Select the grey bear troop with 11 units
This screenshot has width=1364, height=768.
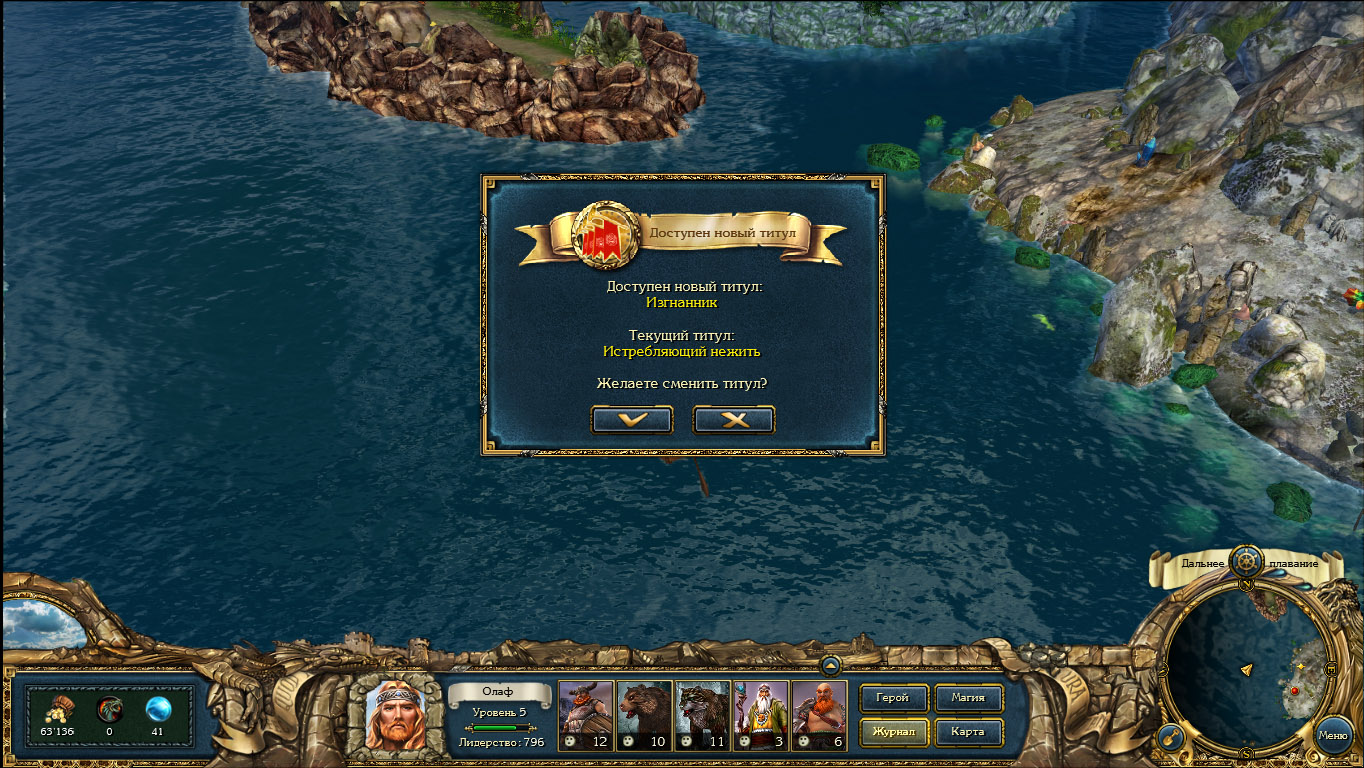[701, 715]
